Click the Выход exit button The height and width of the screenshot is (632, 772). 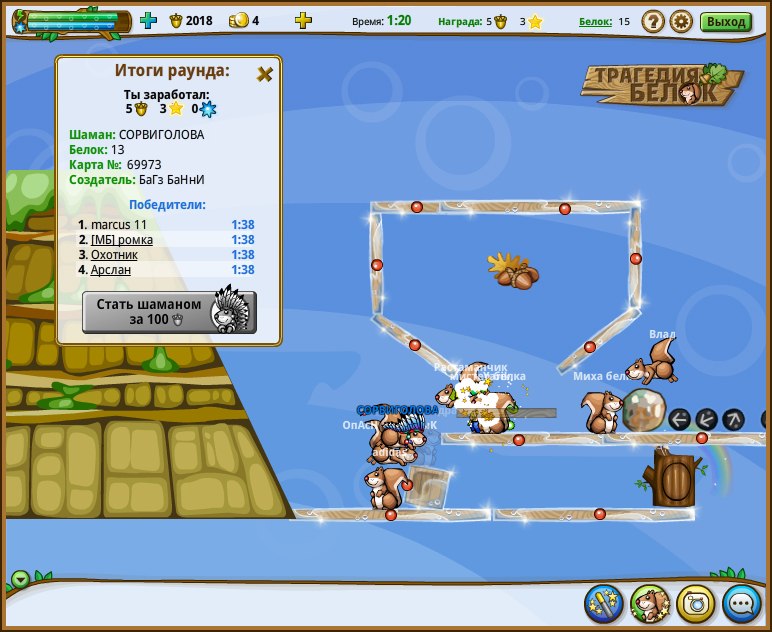pyautogui.click(x=725, y=21)
